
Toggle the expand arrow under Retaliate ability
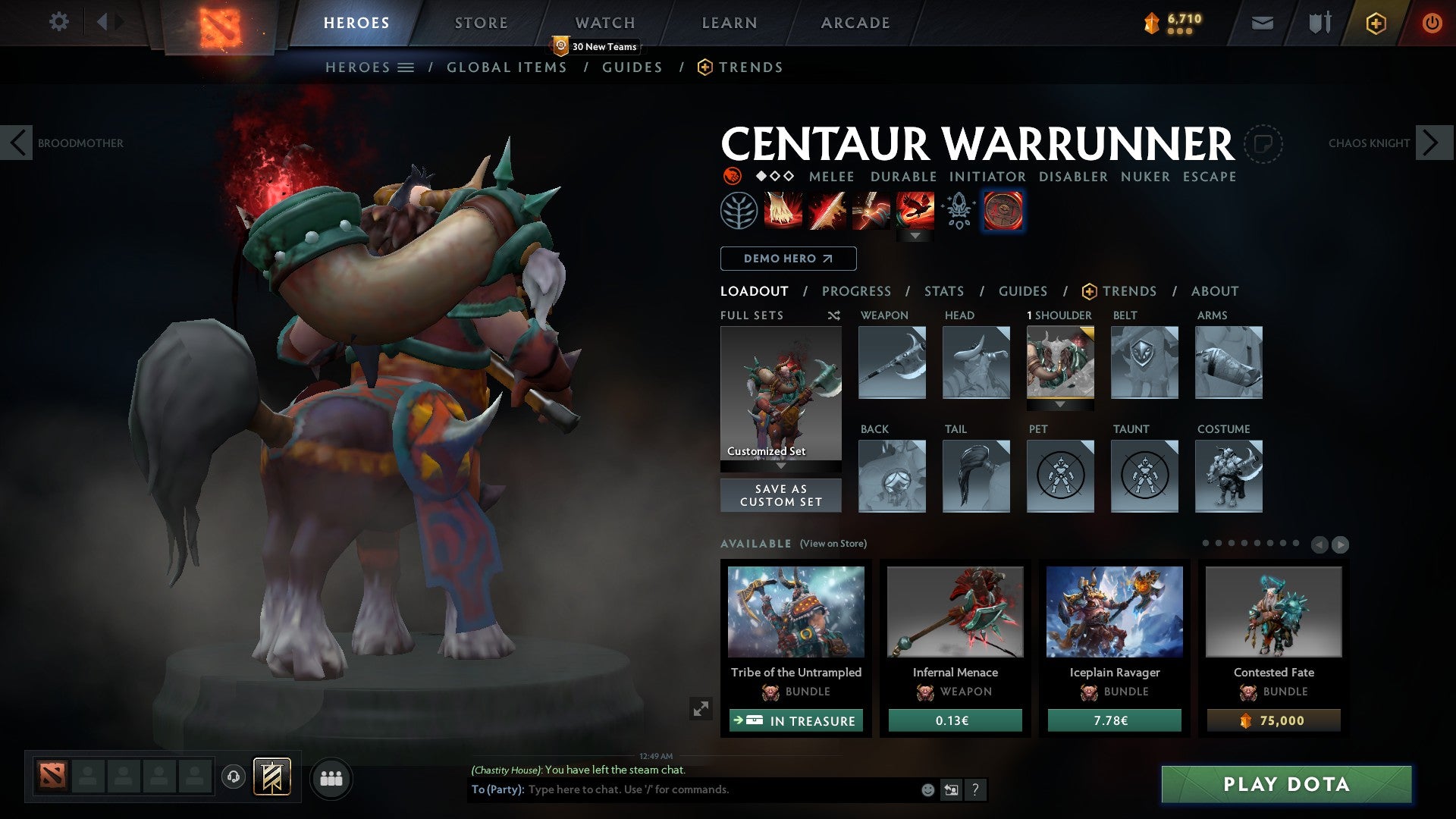click(916, 237)
